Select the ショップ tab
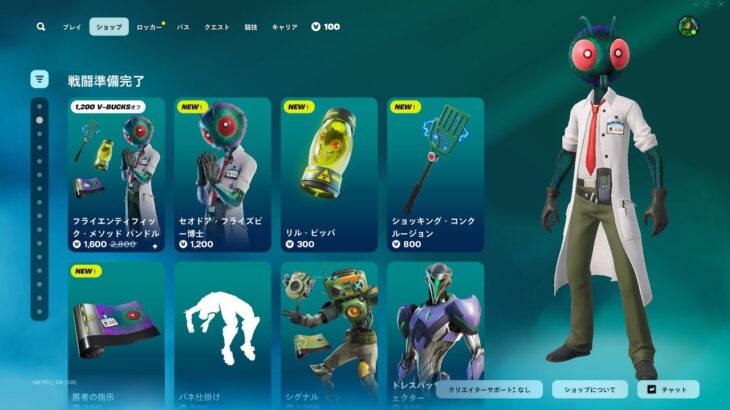This screenshot has height=410, width=730. click(108, 27)
